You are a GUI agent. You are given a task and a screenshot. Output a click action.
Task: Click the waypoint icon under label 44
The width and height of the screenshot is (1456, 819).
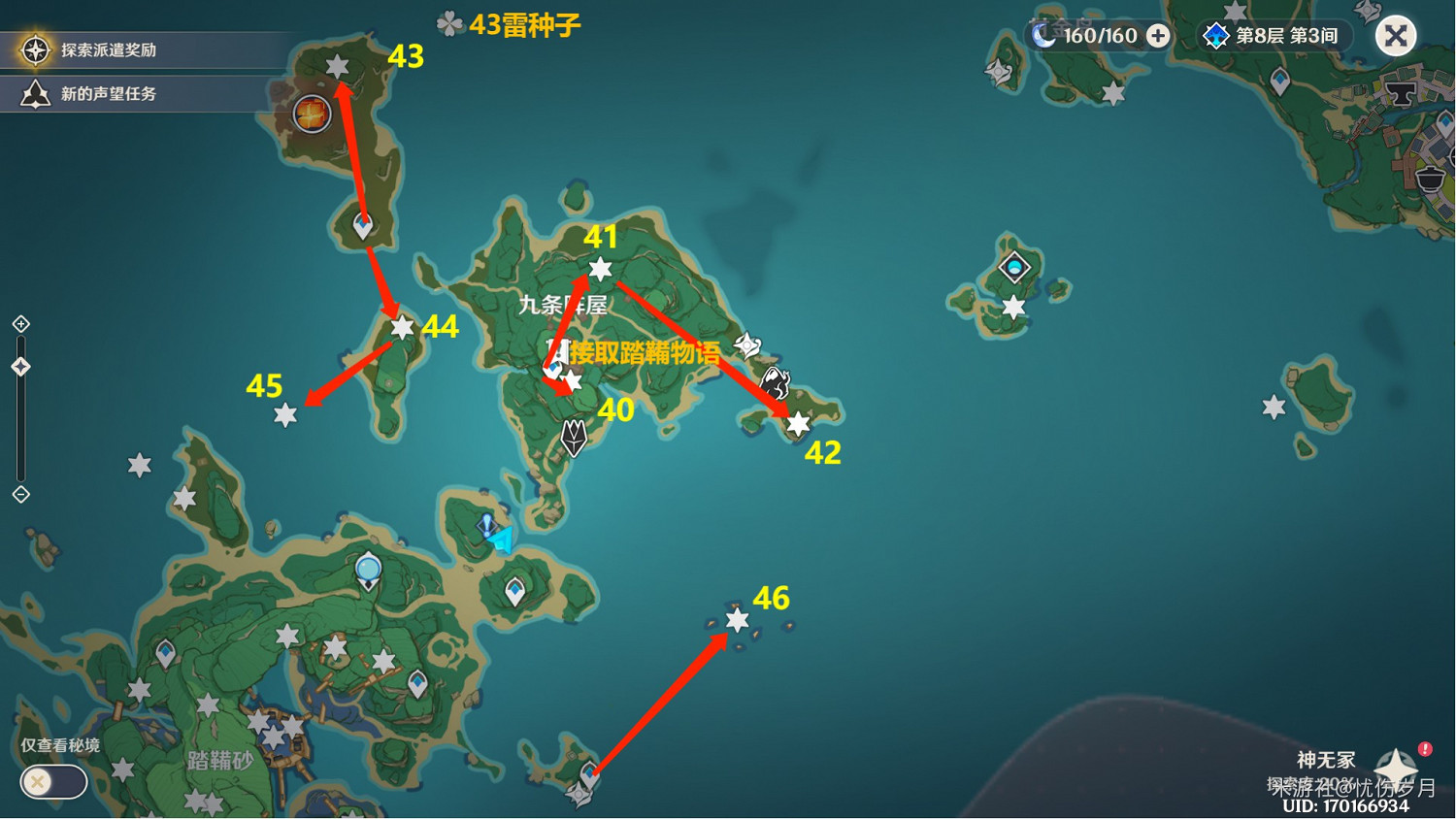tap(400, 330)
